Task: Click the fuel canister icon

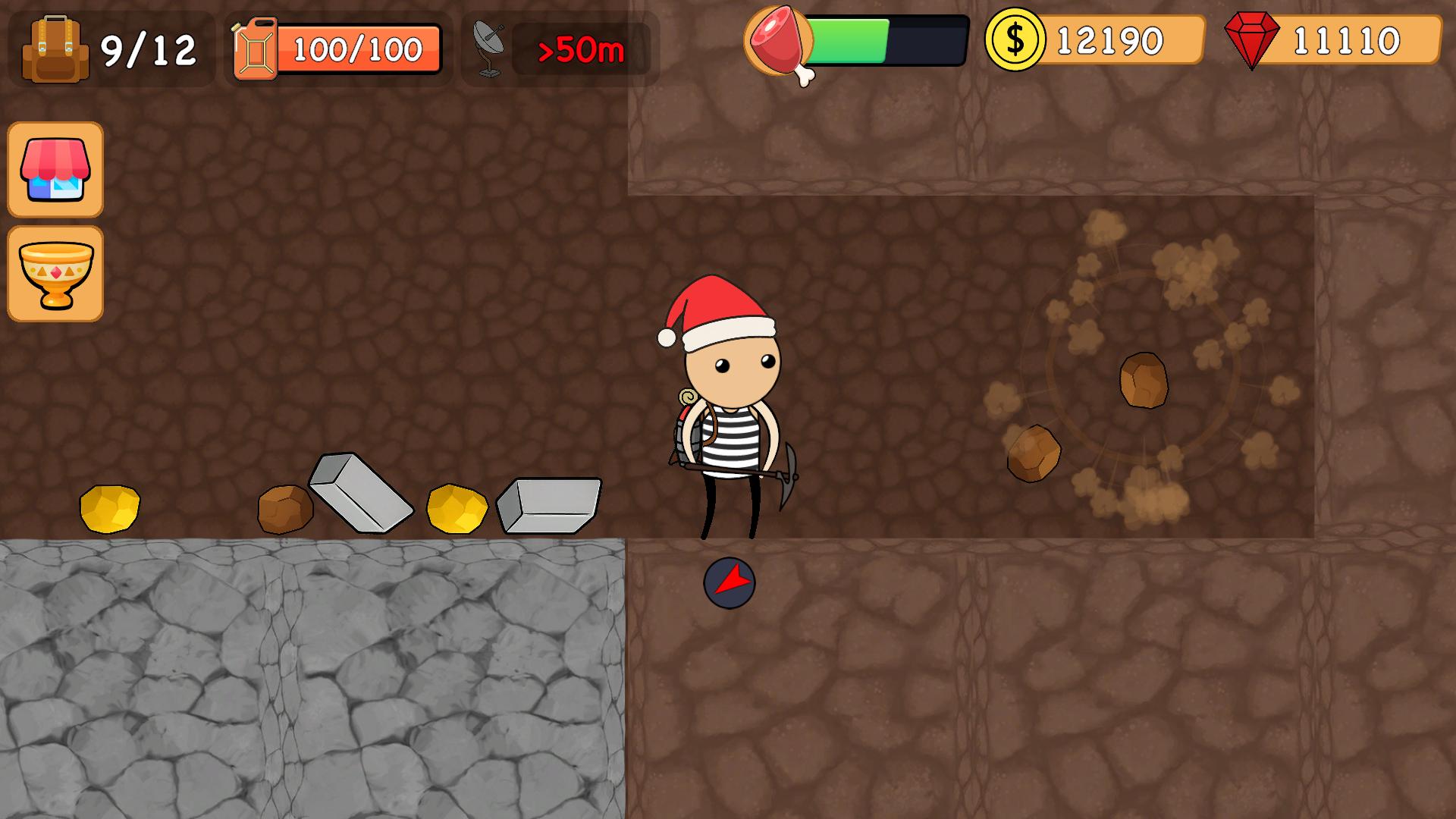Action: (x=256, y=49)
